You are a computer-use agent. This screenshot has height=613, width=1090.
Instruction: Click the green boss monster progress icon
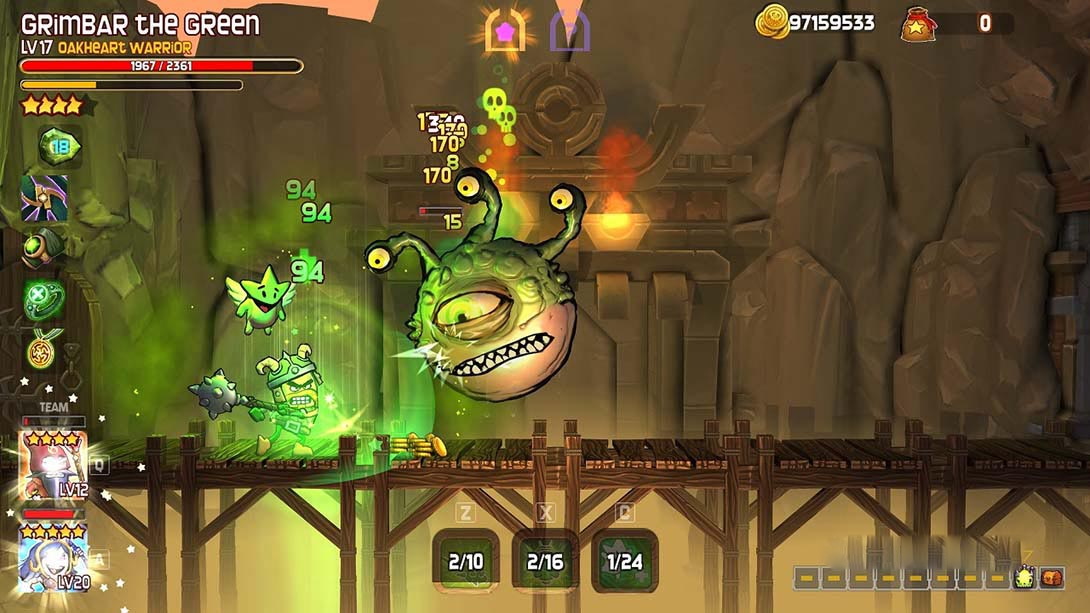pyautogui.click(x=1024, y=577)
